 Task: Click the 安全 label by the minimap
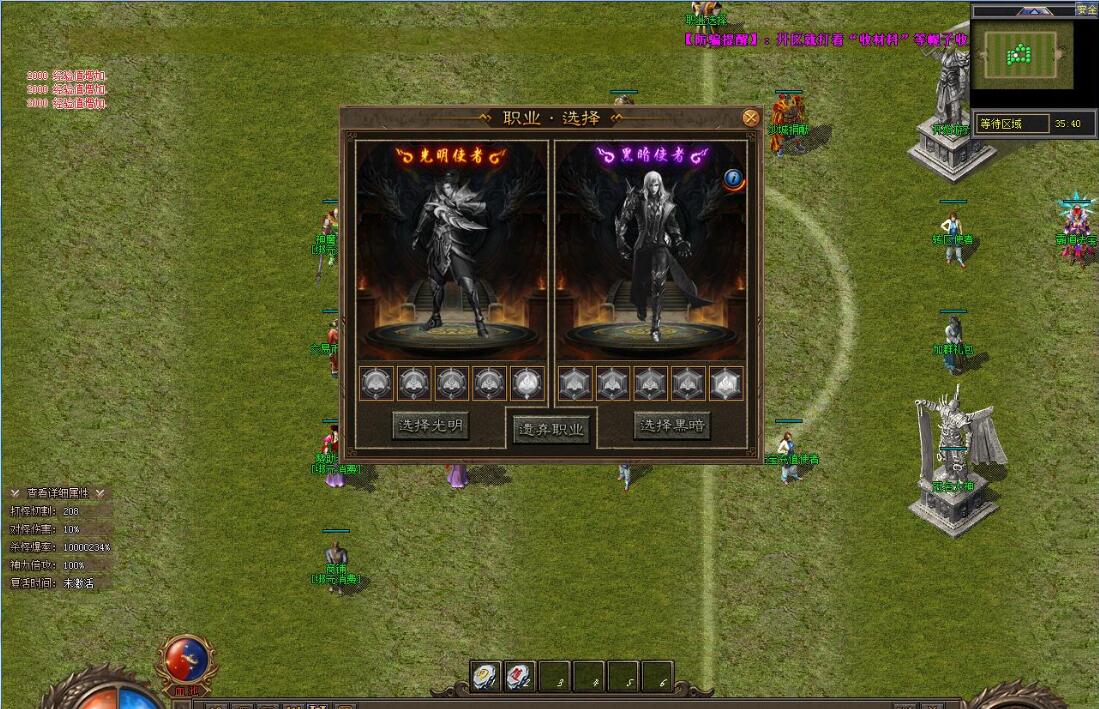pyautogui.click(x=1086, y=10)
